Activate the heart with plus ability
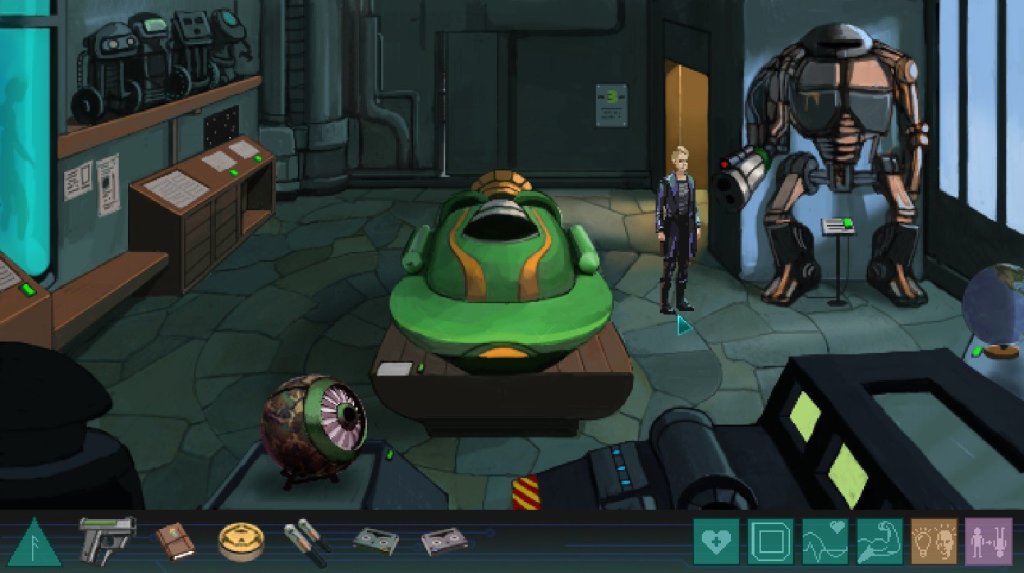This screenshot has width=1024, height=573. point(716,541)
